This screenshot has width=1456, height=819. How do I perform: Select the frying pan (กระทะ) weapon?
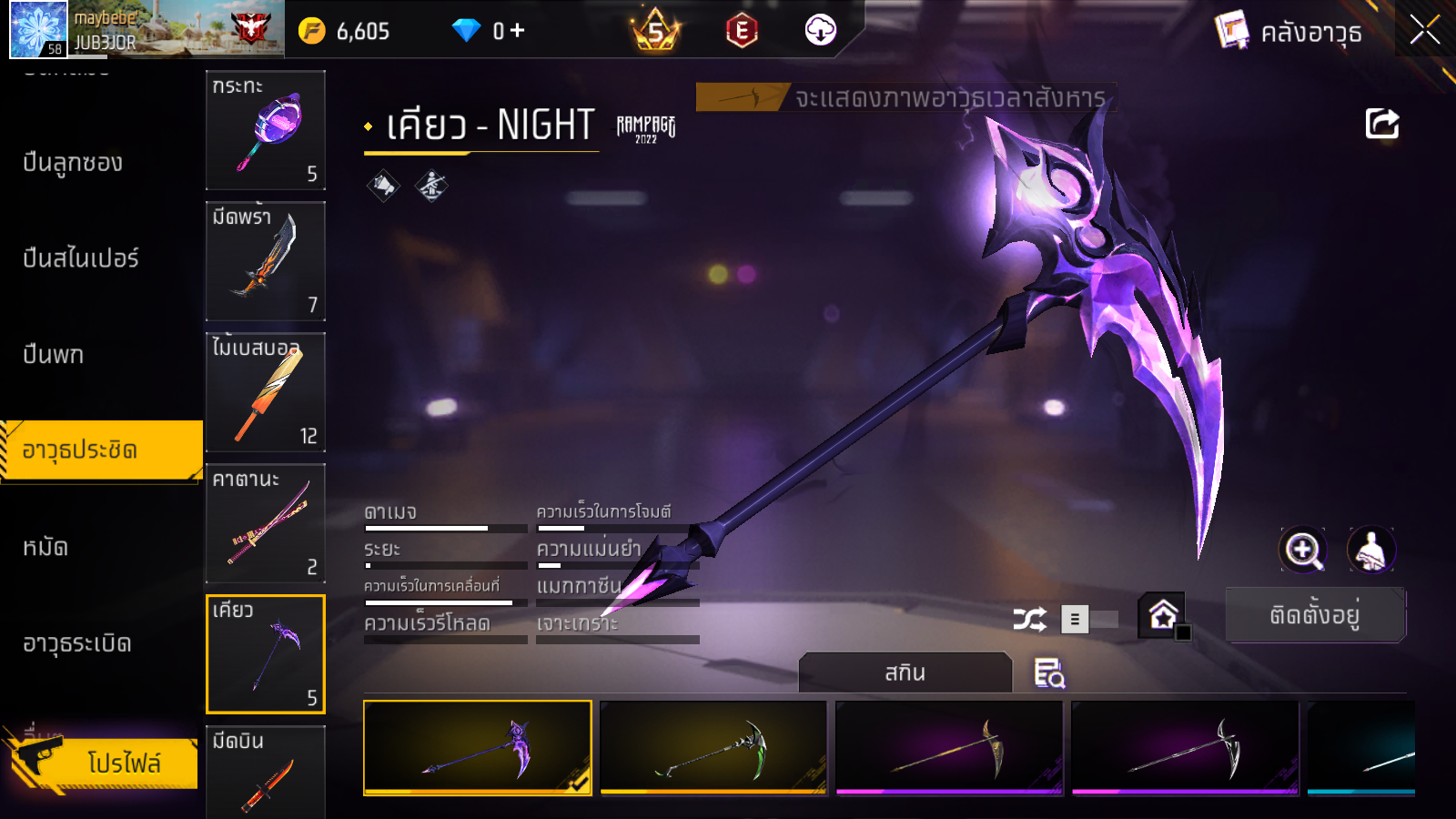click(266, 130)
